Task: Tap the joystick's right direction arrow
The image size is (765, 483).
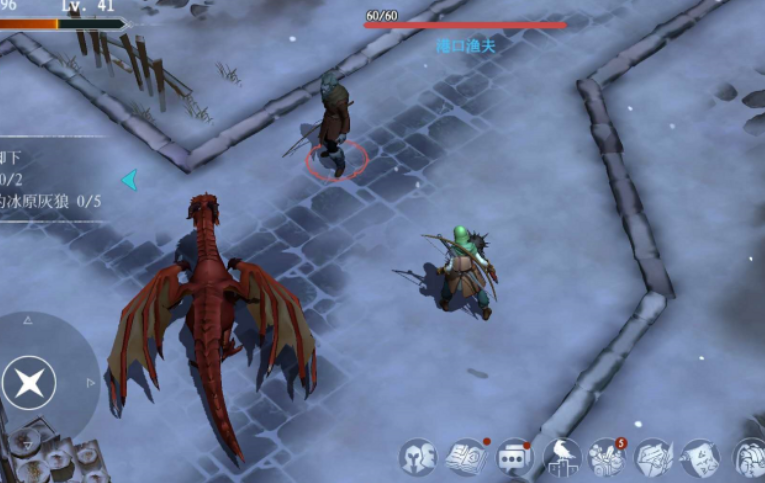Action: (91, 382)
